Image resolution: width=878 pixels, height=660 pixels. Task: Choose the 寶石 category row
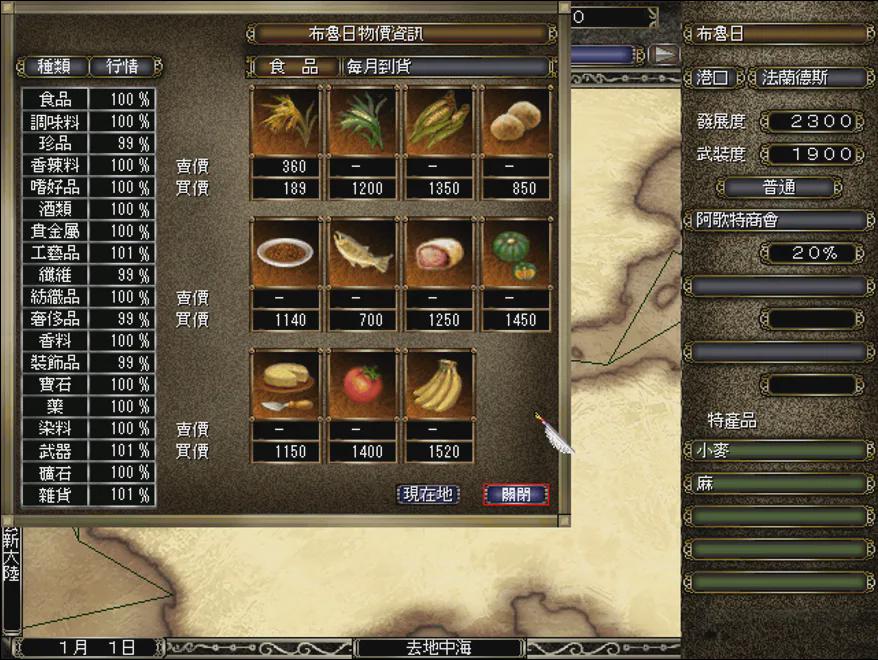pyautogui.click(x=55, y=385)
